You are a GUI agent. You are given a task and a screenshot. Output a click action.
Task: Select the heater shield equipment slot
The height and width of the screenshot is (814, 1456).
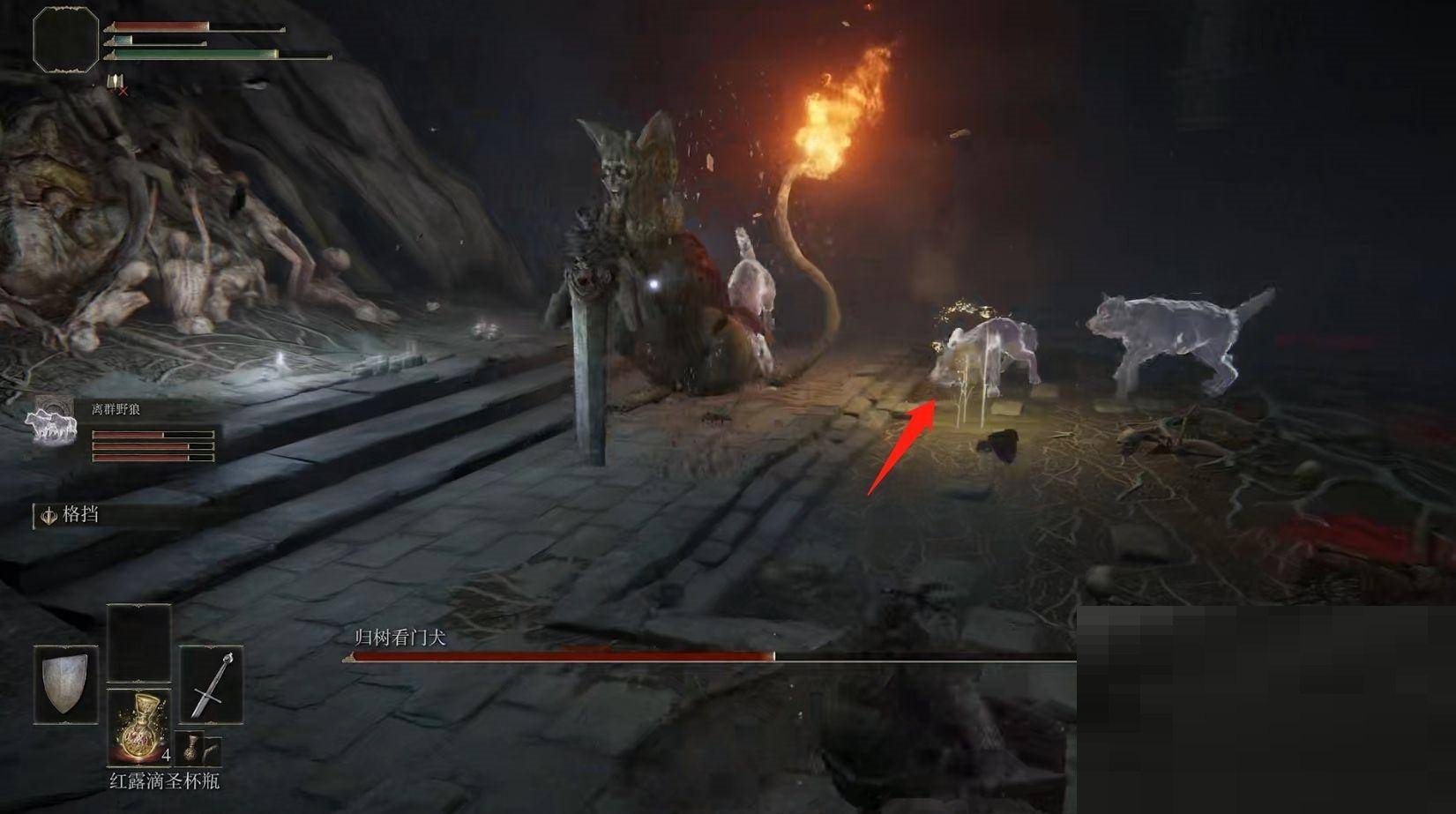(x=66, y=685)
